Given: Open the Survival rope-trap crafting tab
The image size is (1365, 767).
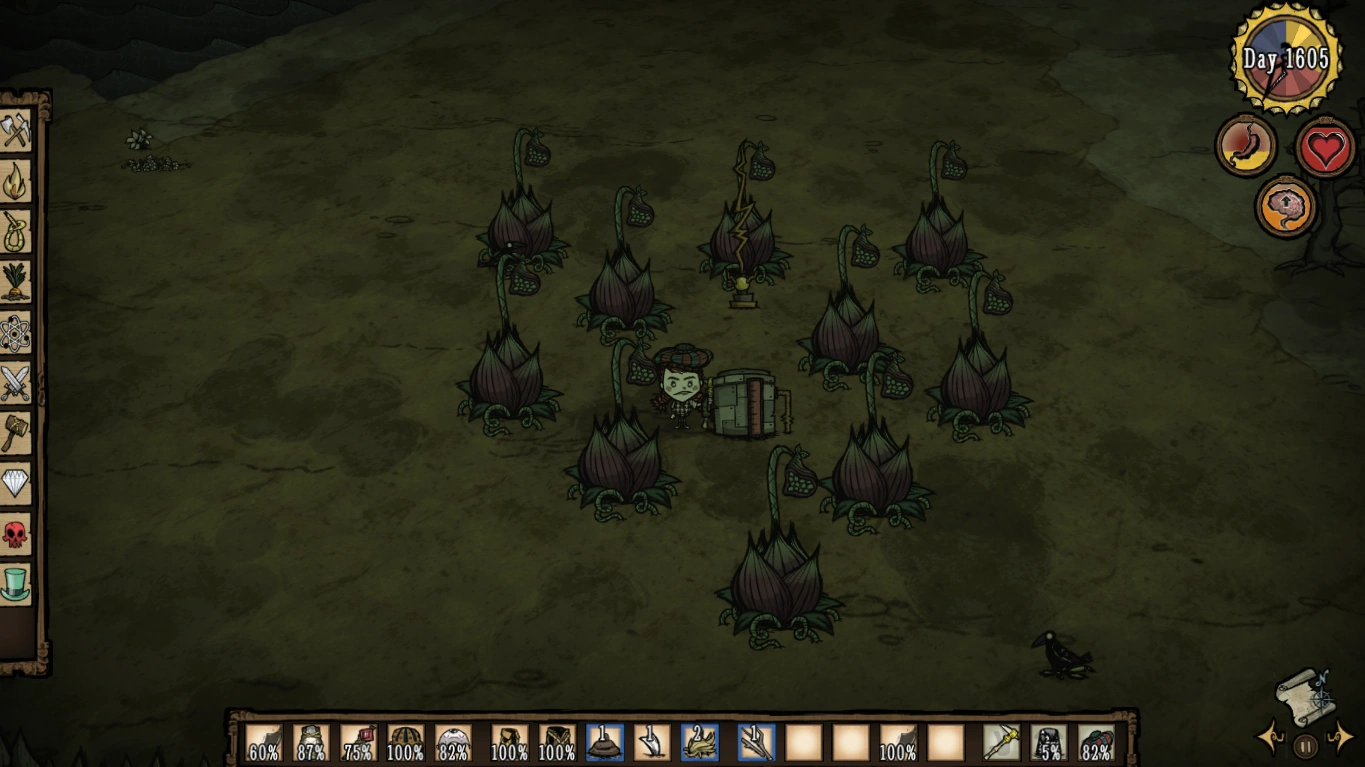Looking at the screenshot, I should tap(16, 231).
